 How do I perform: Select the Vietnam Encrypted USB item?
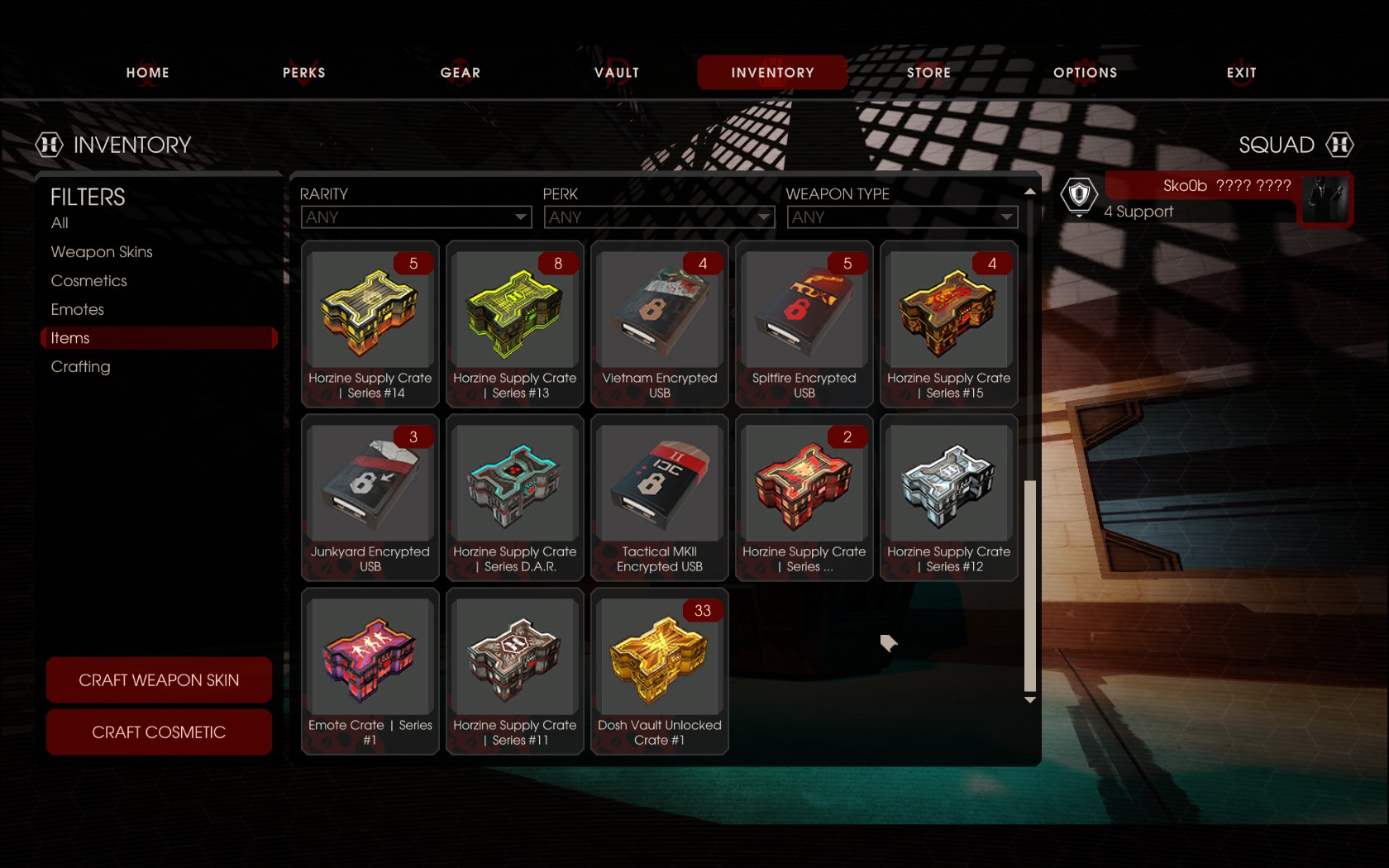(x=660, y=323)
